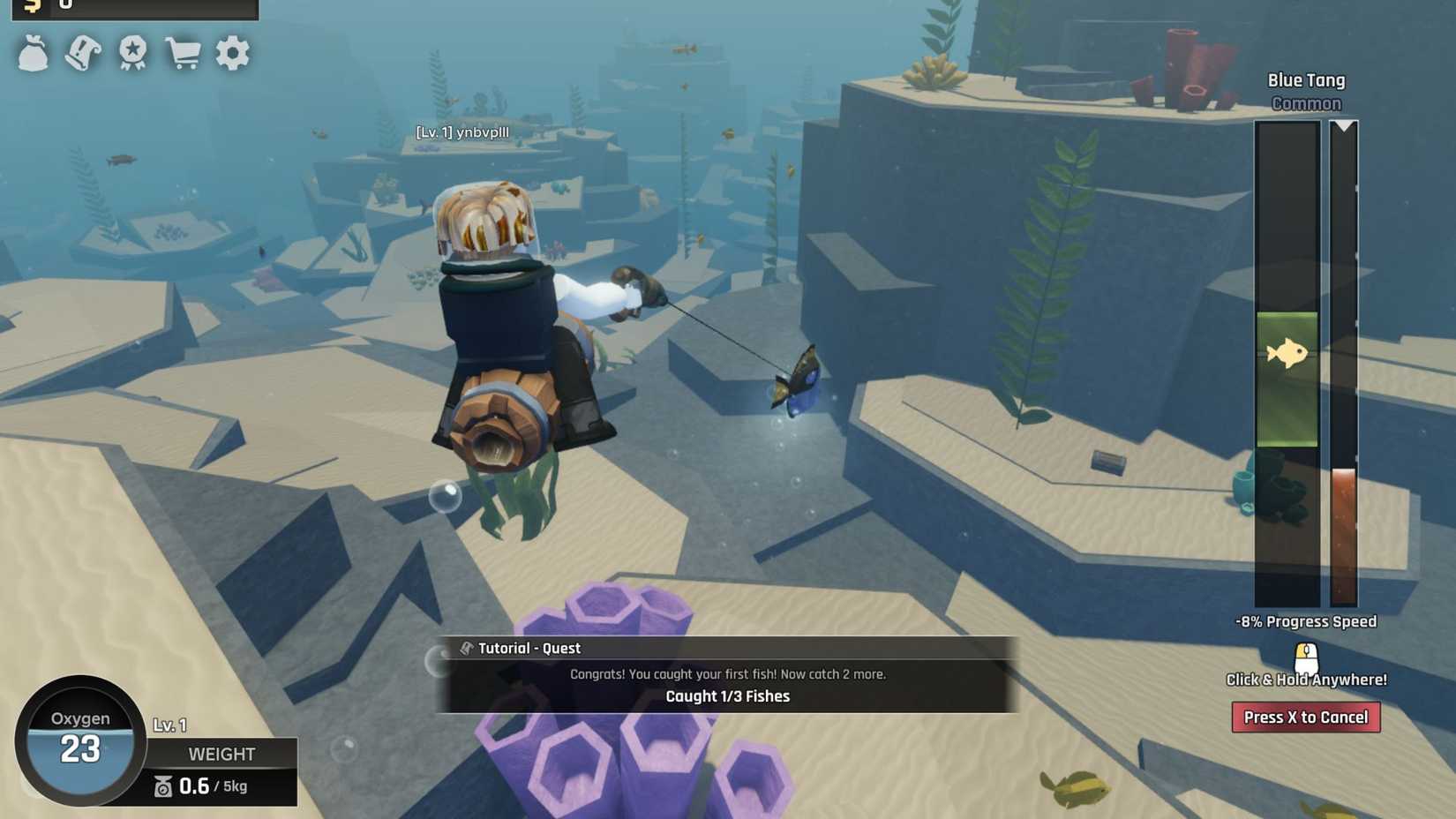The height and width of the screenshot is (819, 1456).
Task: Click the Tutorial quest hammer icon
Action: tap(465, 648)
